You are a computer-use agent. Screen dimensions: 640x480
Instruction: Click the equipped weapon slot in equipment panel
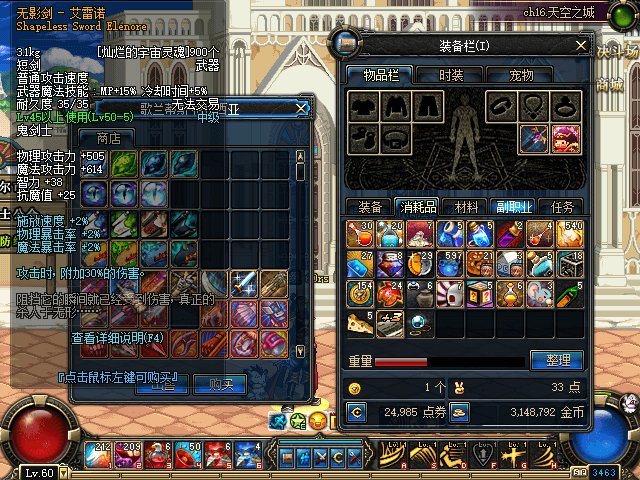[534, 136]
